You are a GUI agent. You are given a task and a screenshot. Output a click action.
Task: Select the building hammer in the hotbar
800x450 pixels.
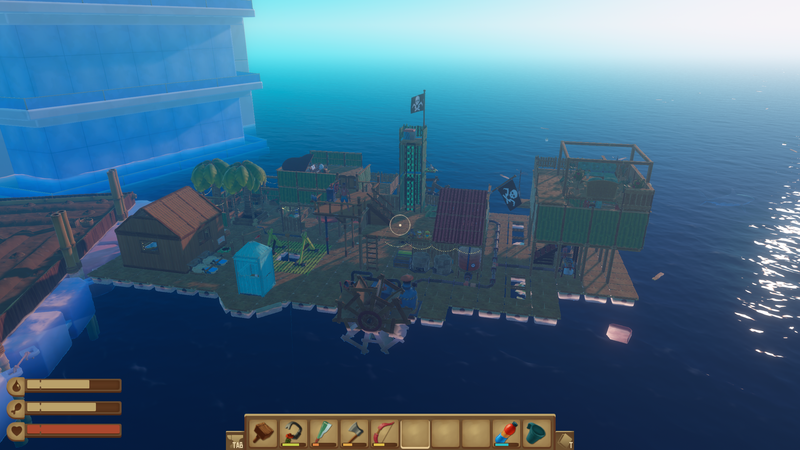[263, 432]
